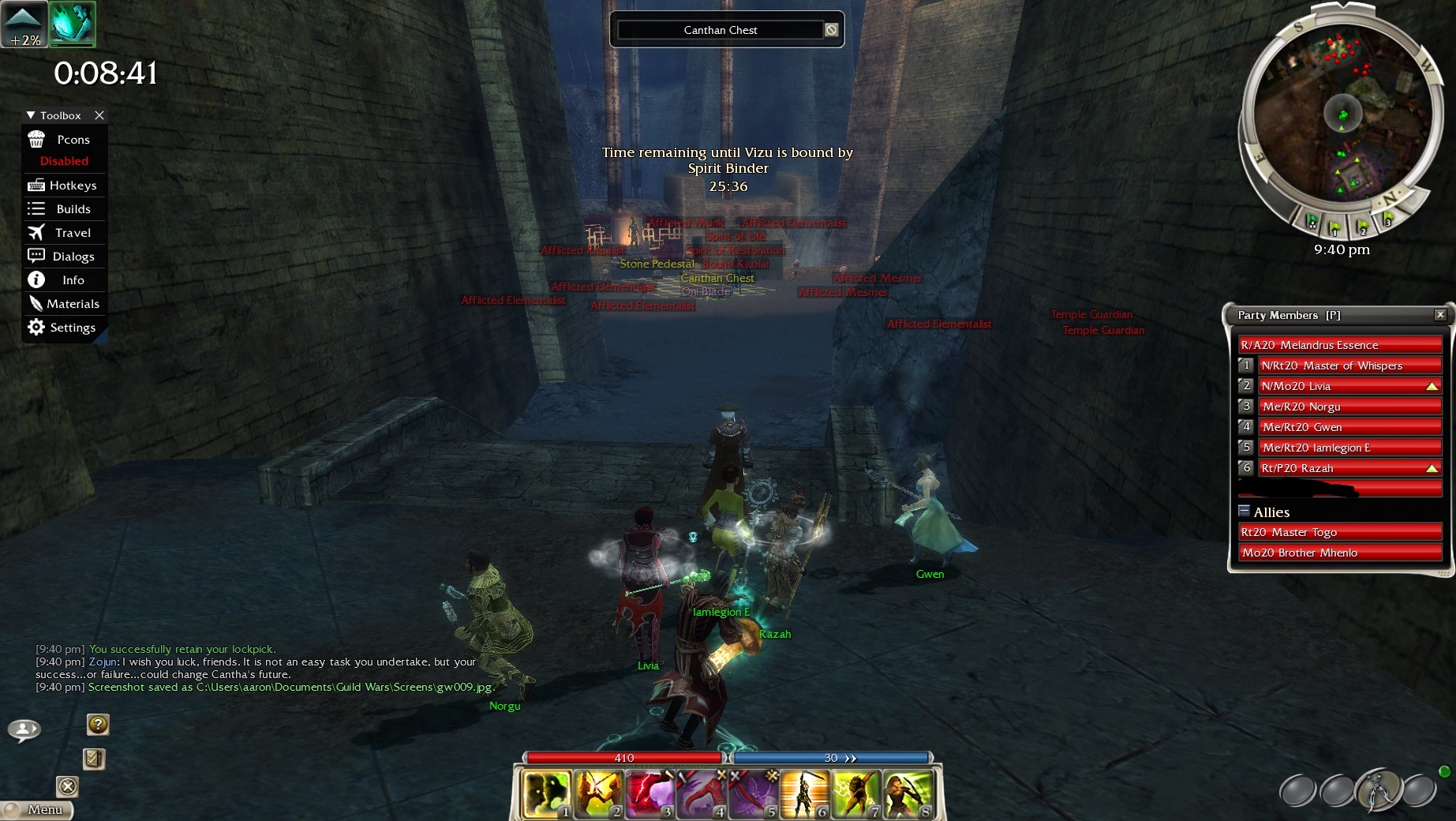The image size is (1456, 821).
Task: Open the Dialogs toolbox panel
Action: pos(64,257)
